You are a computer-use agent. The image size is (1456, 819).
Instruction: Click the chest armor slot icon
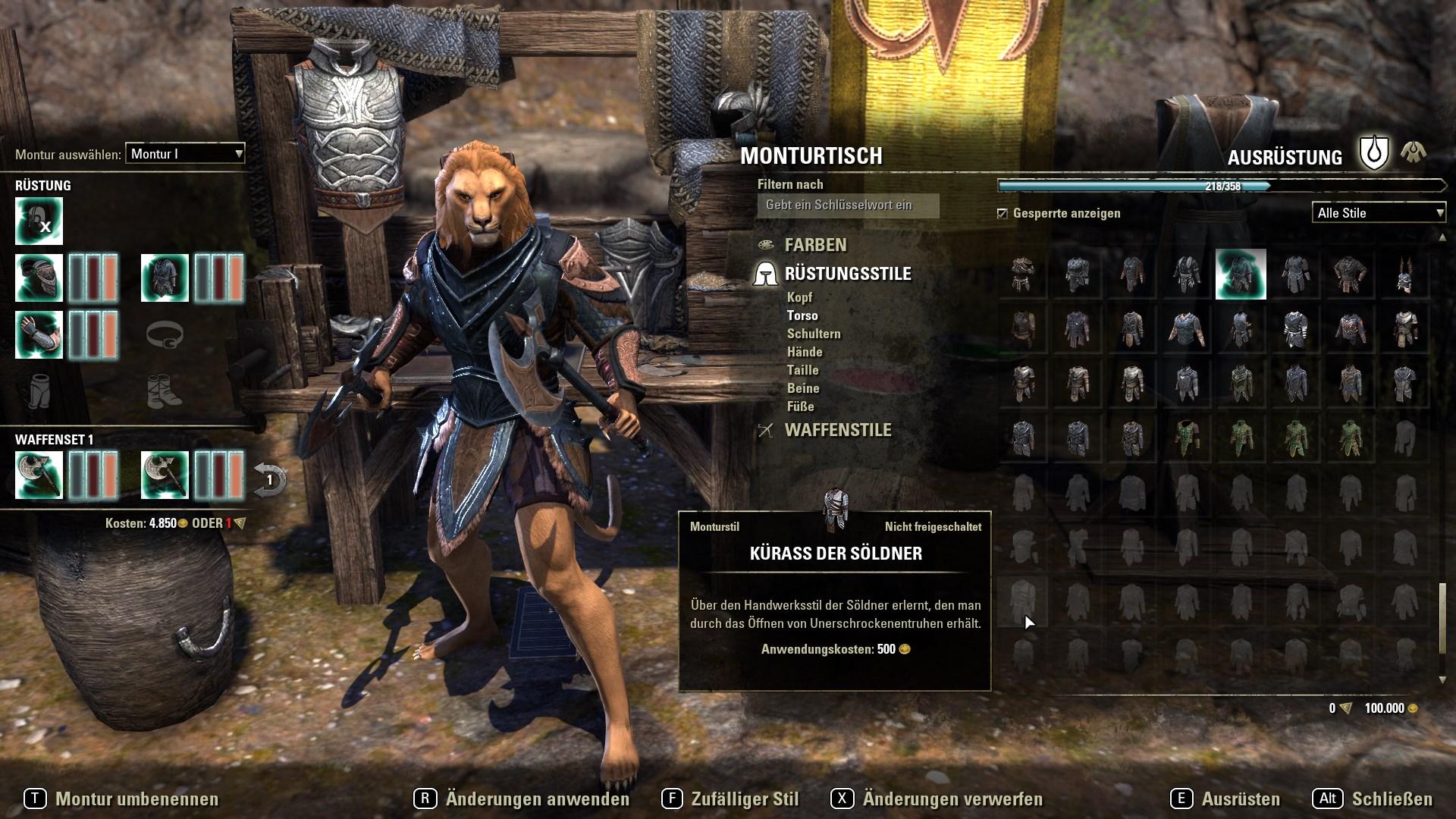pos(165,277)
